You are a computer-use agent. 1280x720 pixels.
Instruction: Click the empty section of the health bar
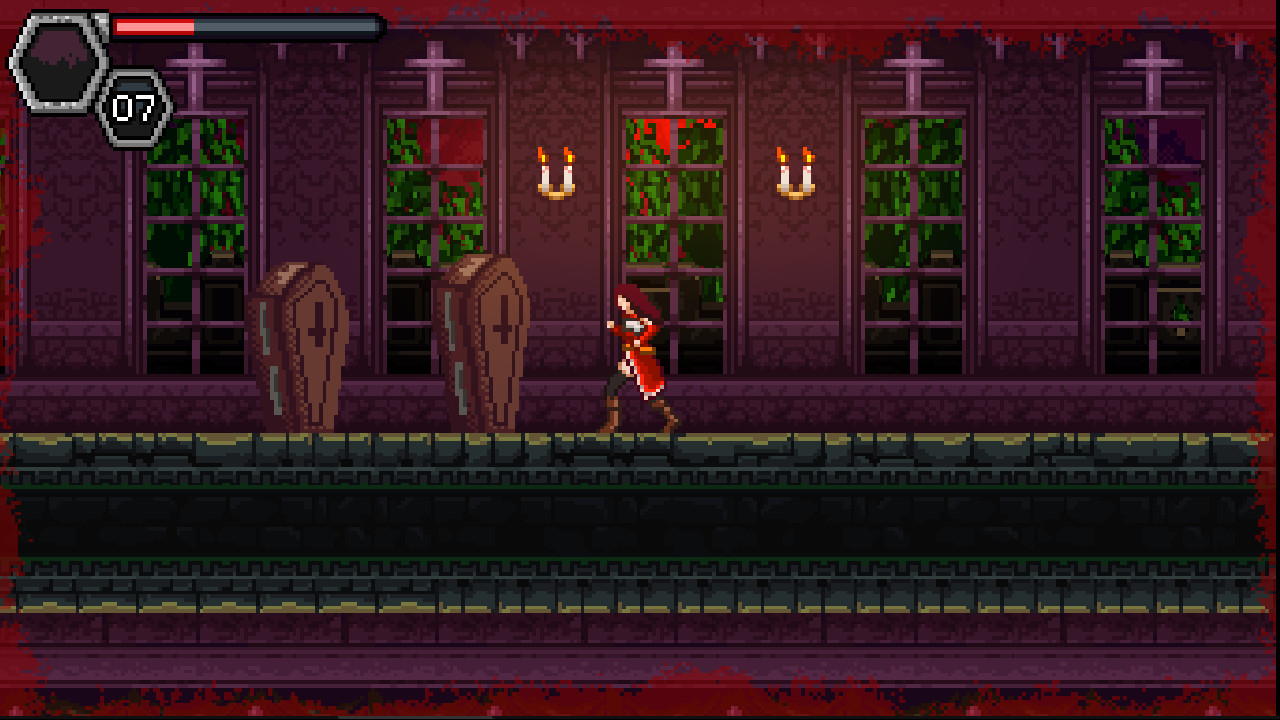click(290, 26)
